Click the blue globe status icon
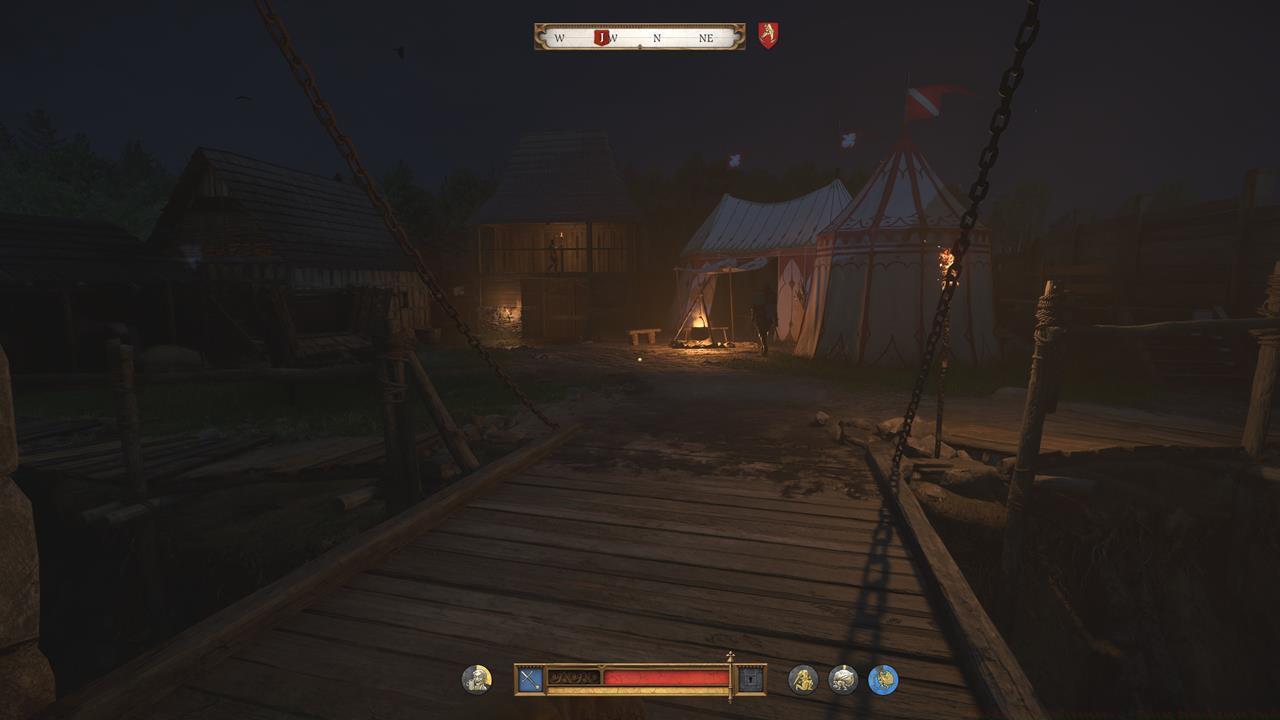Viewport: 1280px width, 720px height. pyautogui.click(x=884, y=678)
